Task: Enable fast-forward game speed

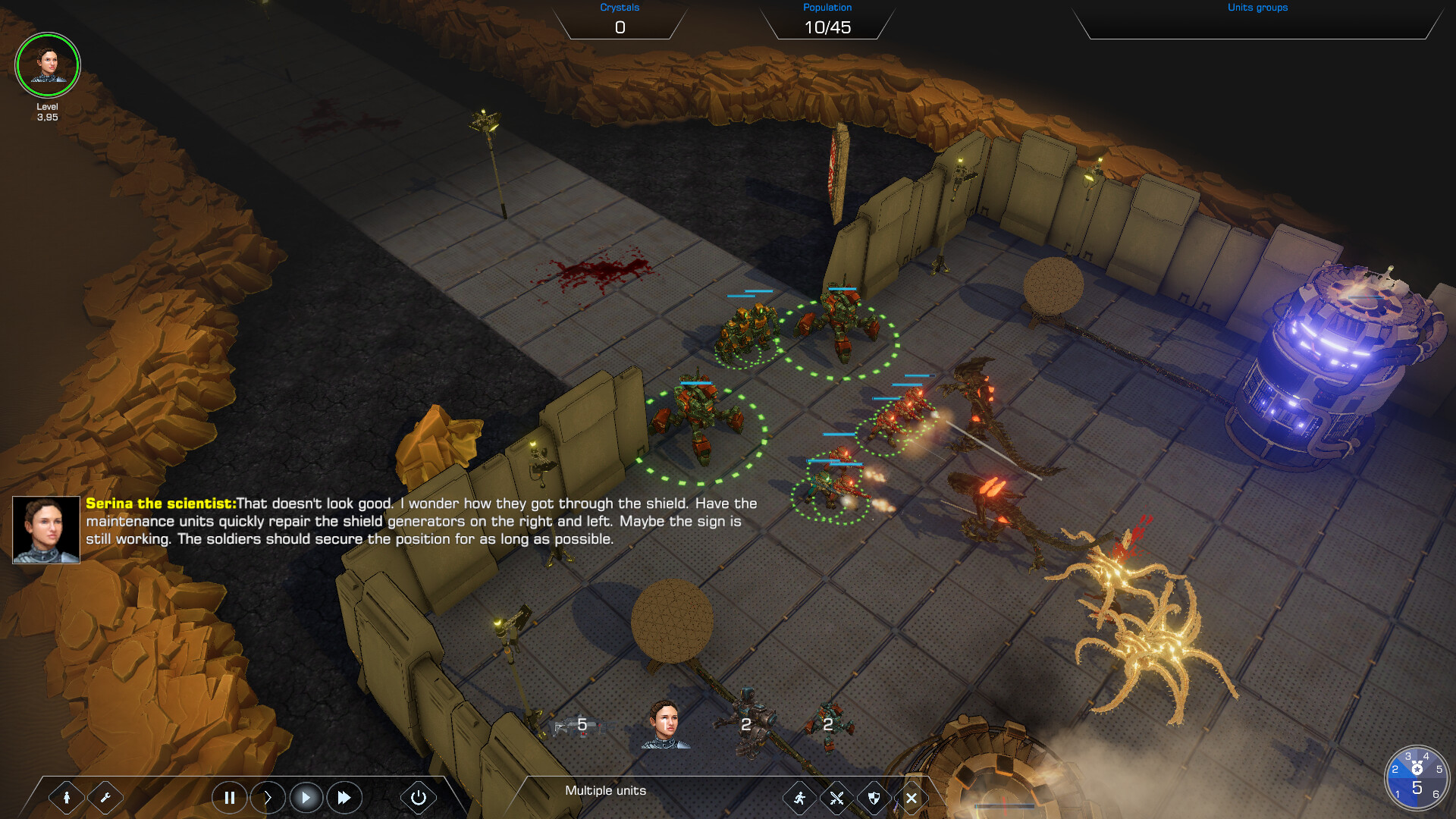Action: click(344, 797)
